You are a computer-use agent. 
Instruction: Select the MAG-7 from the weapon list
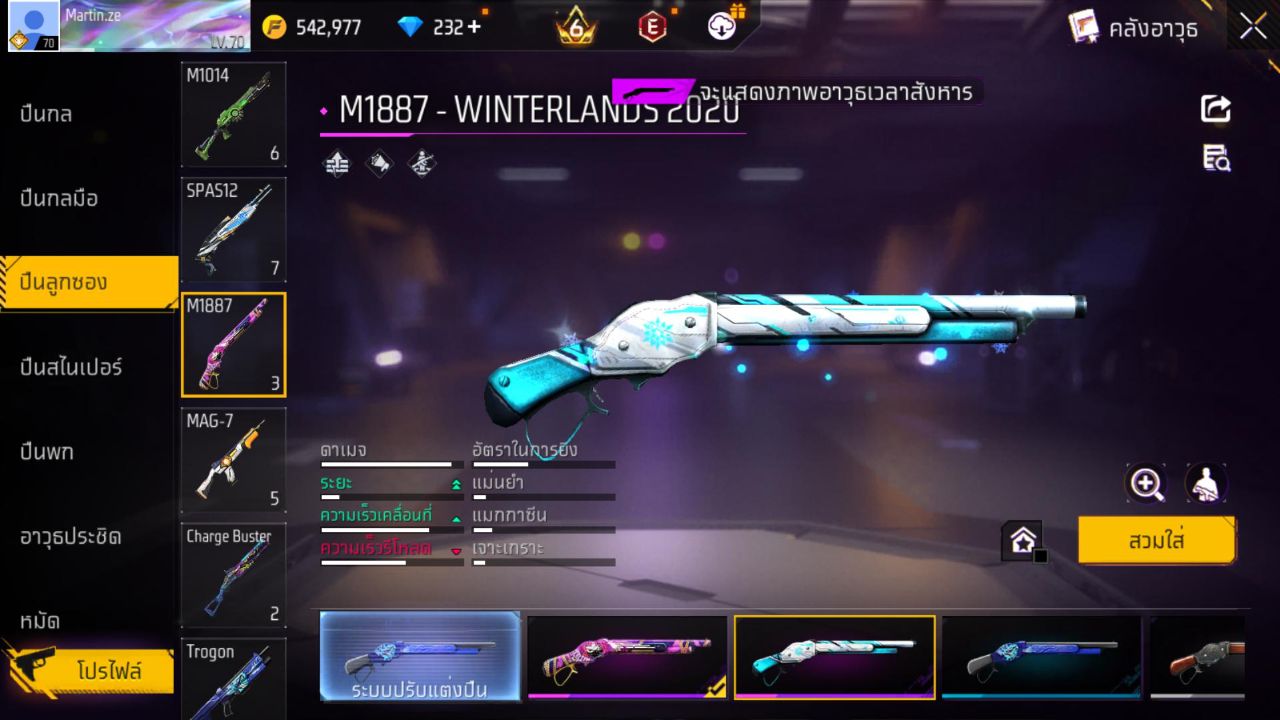(232, 460)
